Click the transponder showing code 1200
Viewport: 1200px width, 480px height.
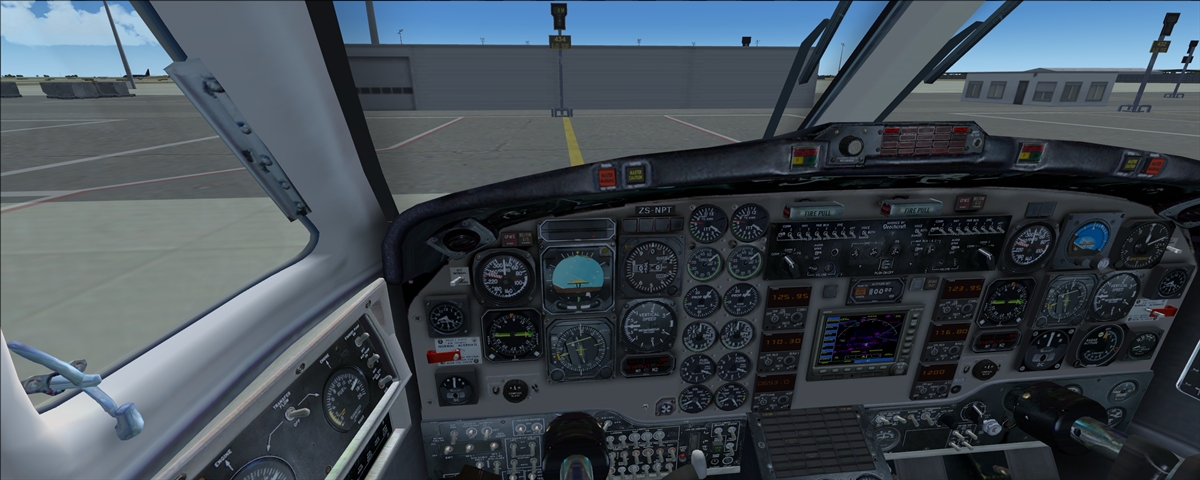point(932,372)
